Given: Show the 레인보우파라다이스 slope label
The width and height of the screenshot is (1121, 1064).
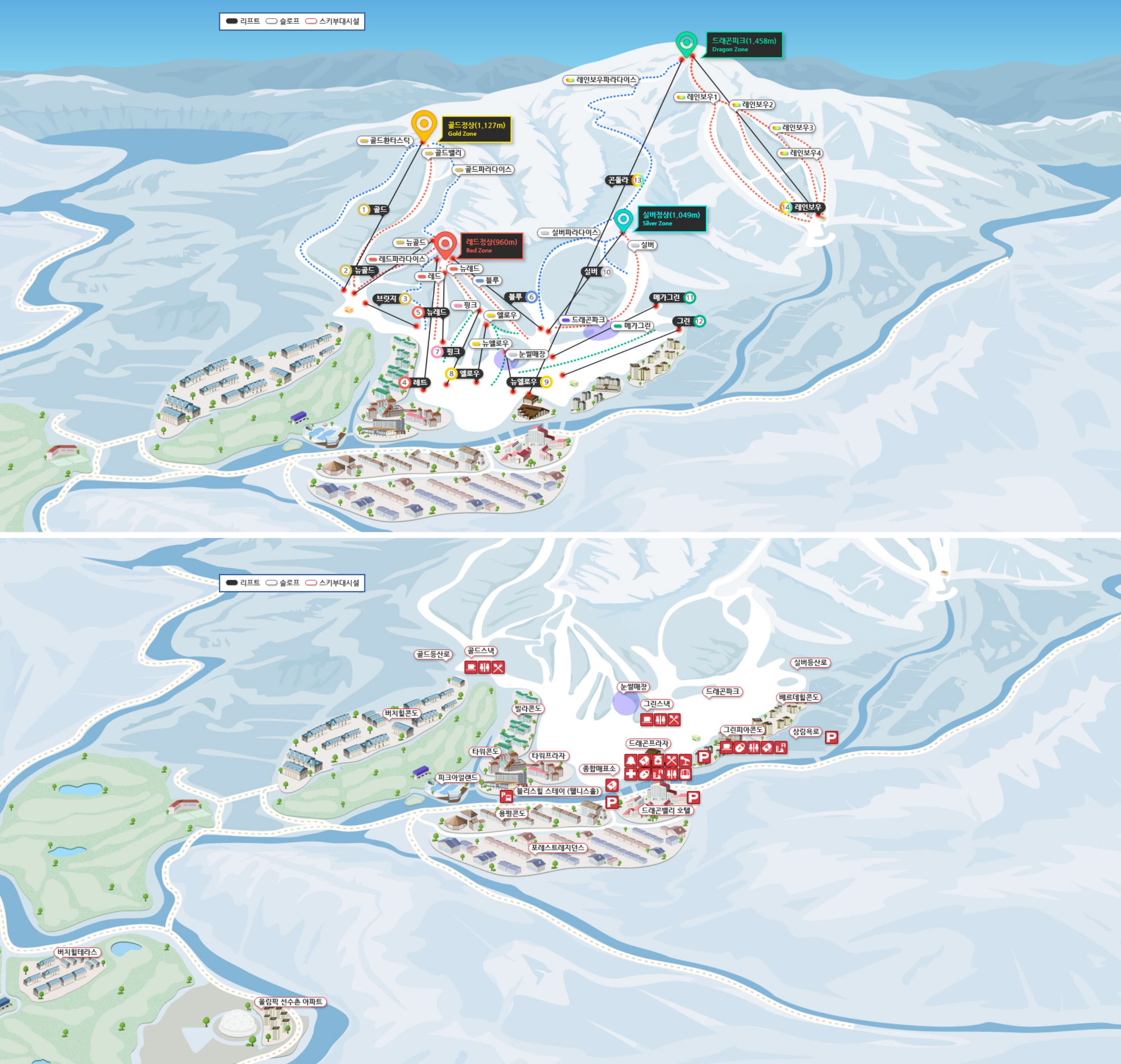Looking at the screenshot, I should [601, 80].
